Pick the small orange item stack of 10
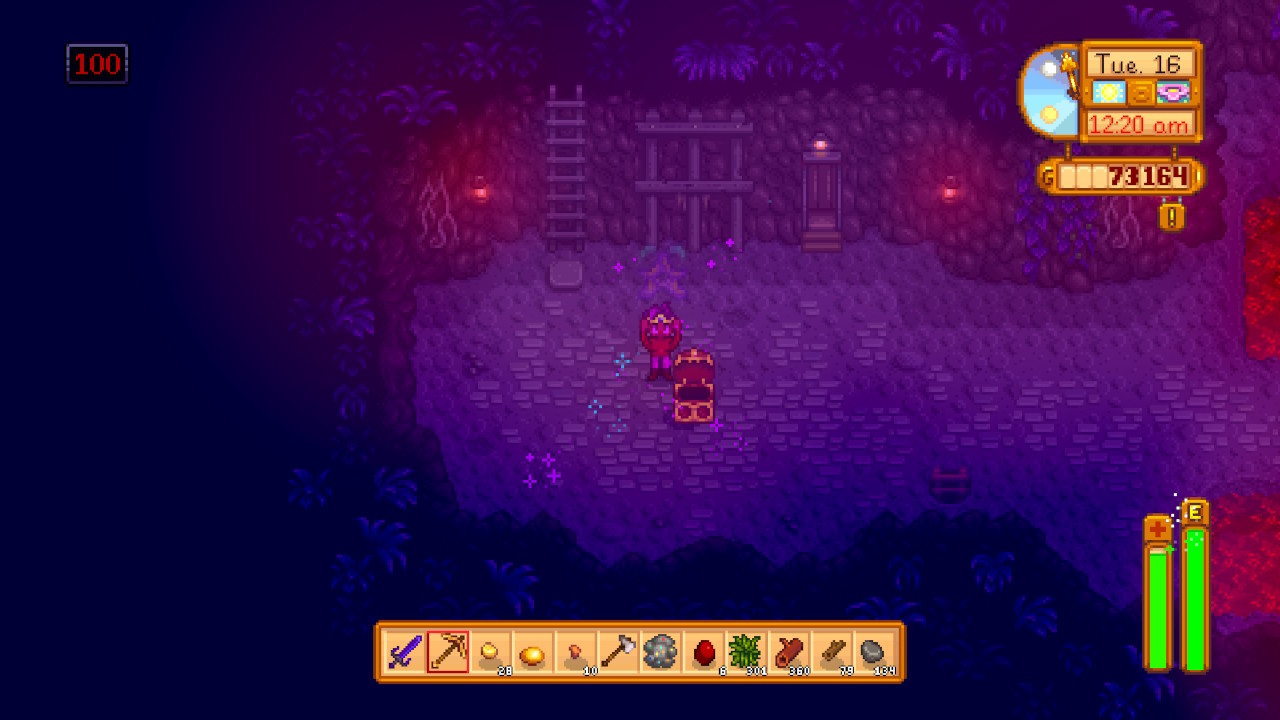Viewport: 1280px width, 720px height. coord(576,653)
